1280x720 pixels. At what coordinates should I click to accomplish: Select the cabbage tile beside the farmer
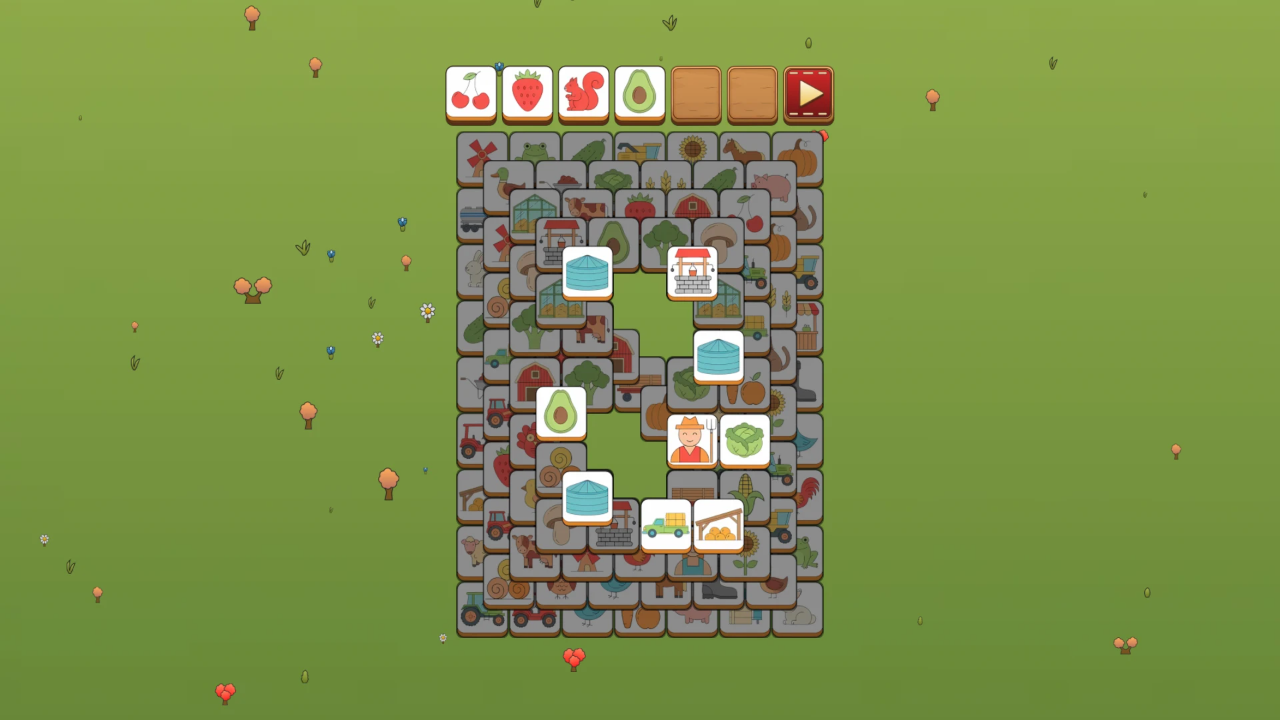[744, 439]
